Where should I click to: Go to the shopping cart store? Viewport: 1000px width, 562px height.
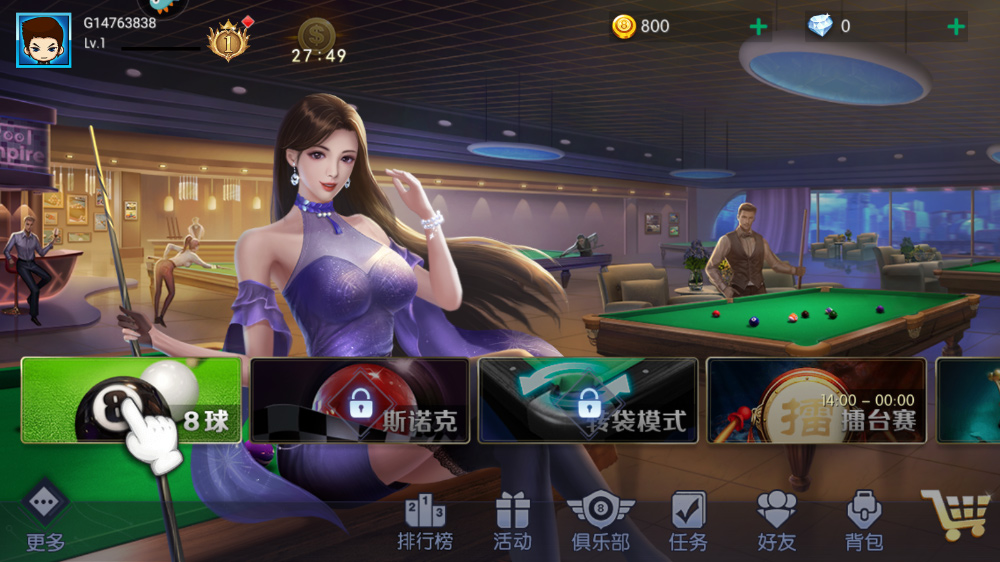954,515
